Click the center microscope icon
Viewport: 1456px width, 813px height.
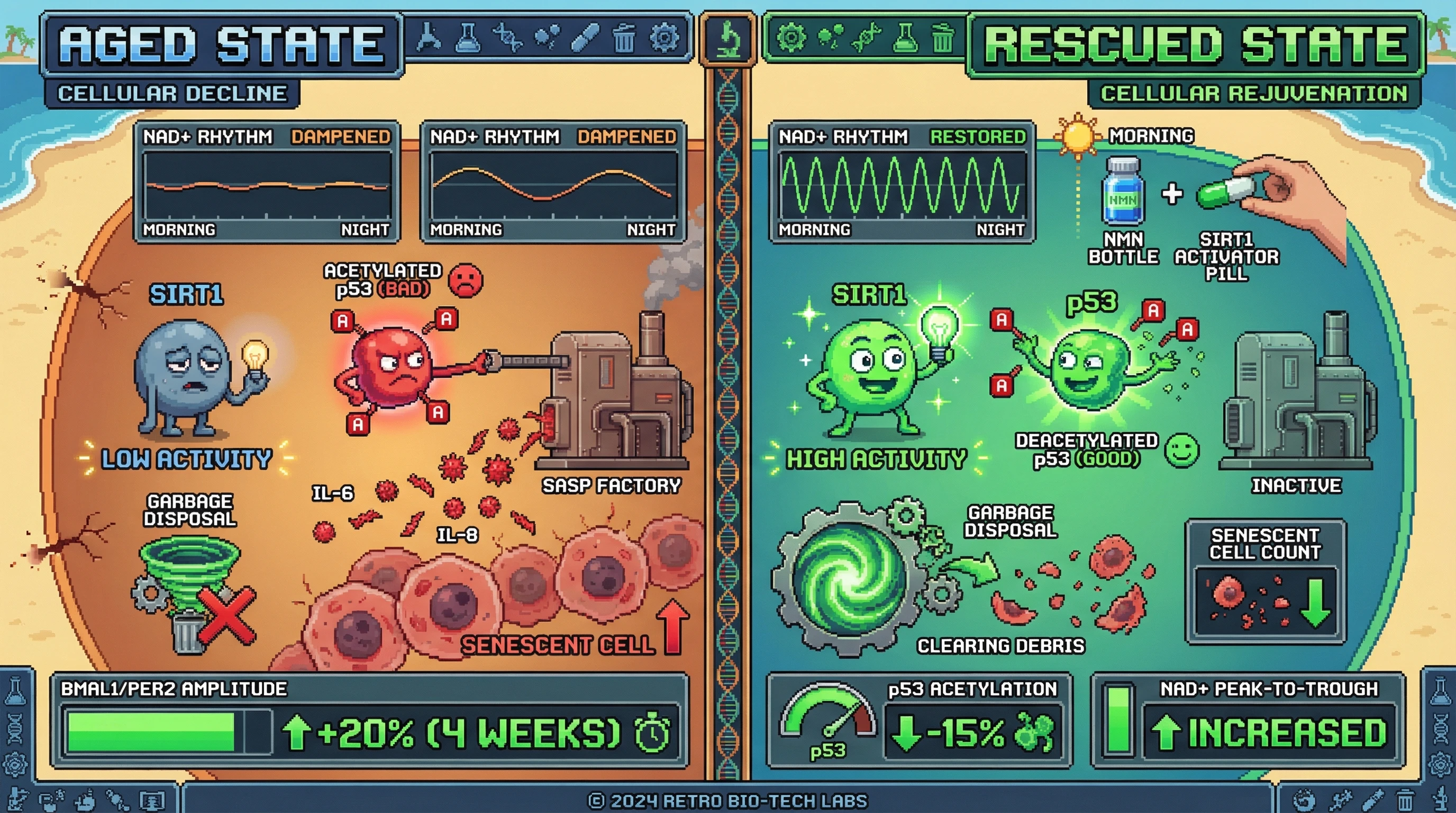(728, 40)
